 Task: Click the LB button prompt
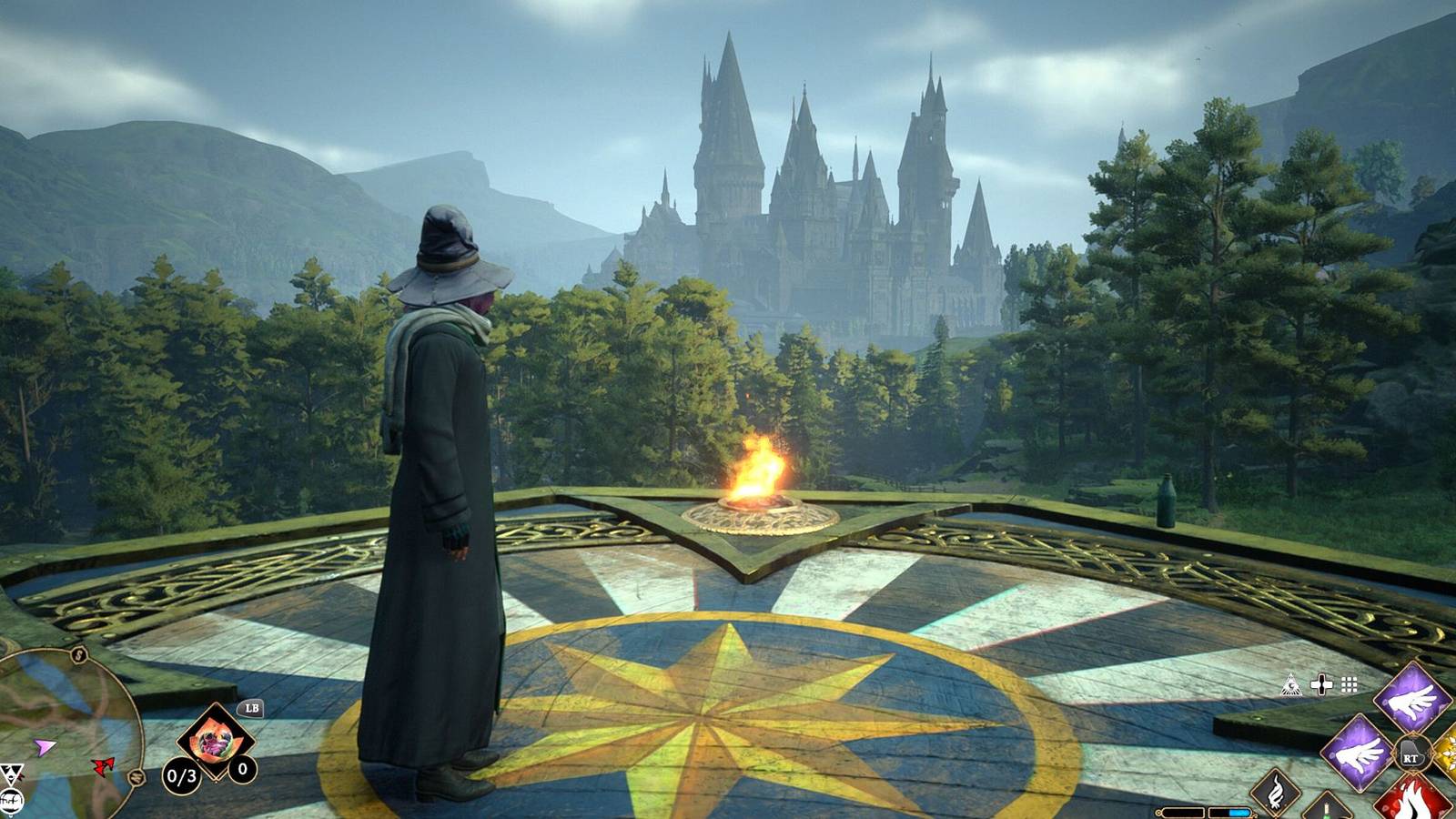point(252,708)
